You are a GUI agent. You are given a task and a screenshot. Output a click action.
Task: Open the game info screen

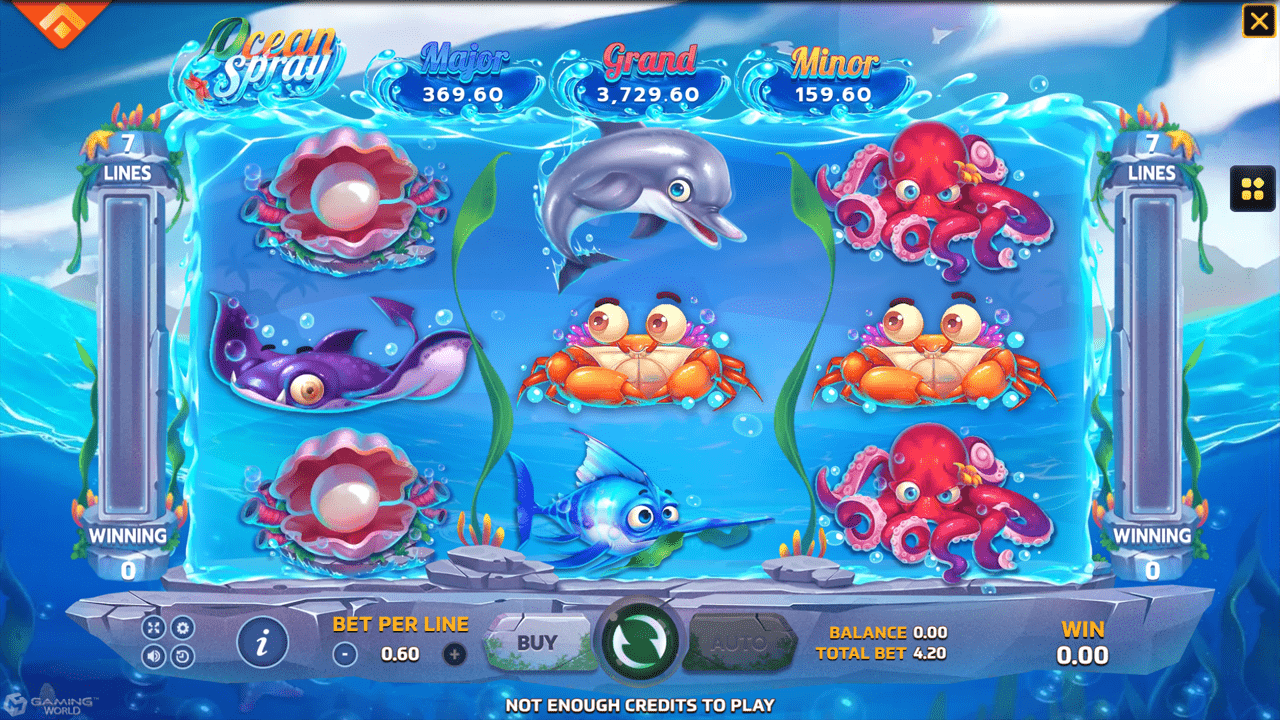point(263,641)
